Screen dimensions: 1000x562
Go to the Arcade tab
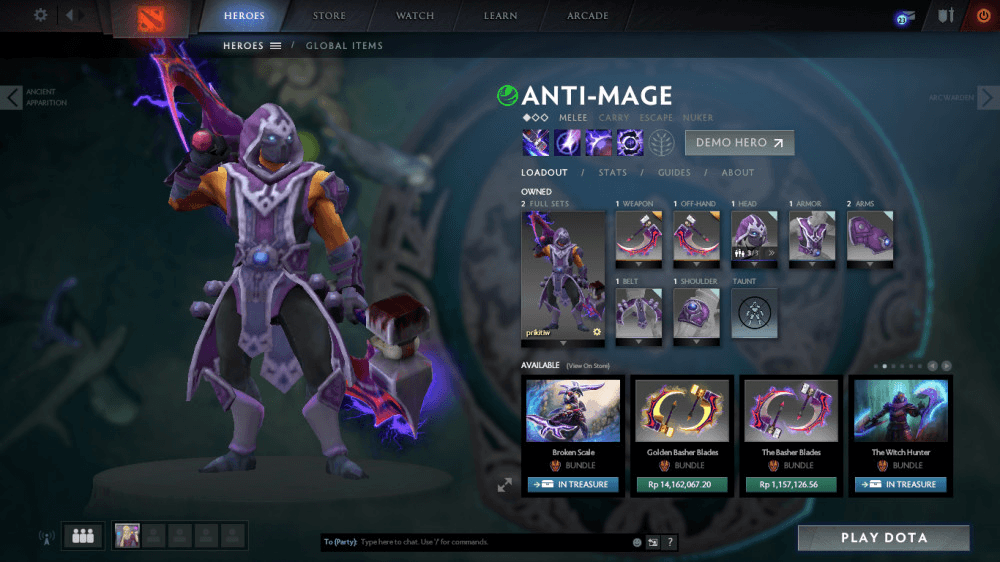588,16
